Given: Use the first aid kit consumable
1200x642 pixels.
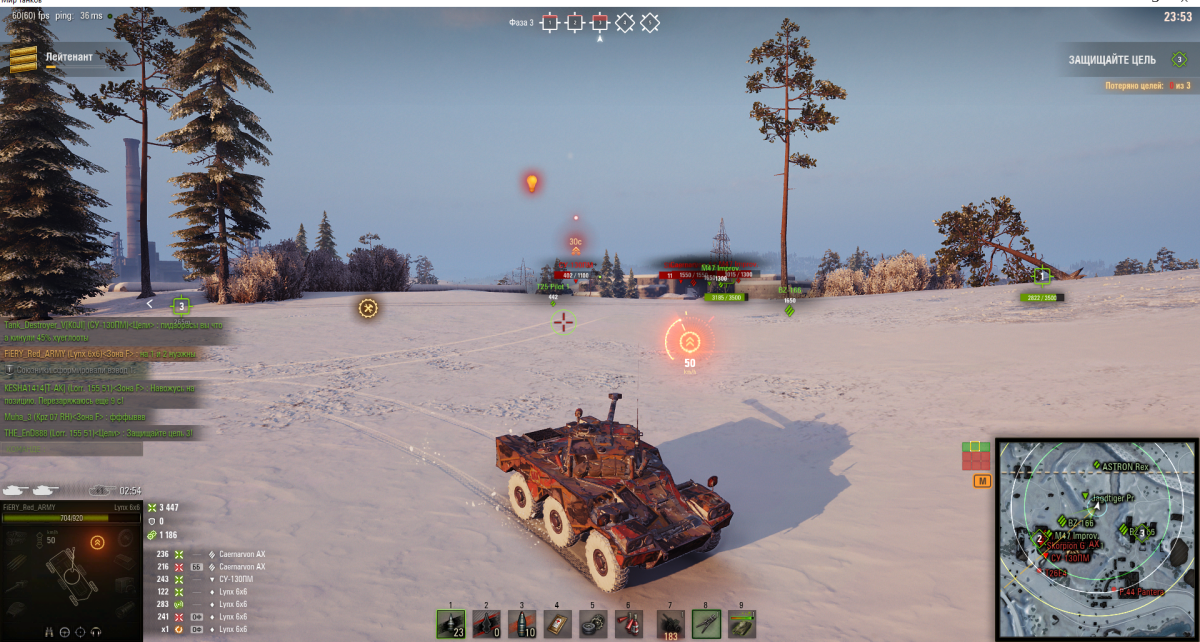Looking at the screenshot, I should pyautogui.click(x=557, y=624).
